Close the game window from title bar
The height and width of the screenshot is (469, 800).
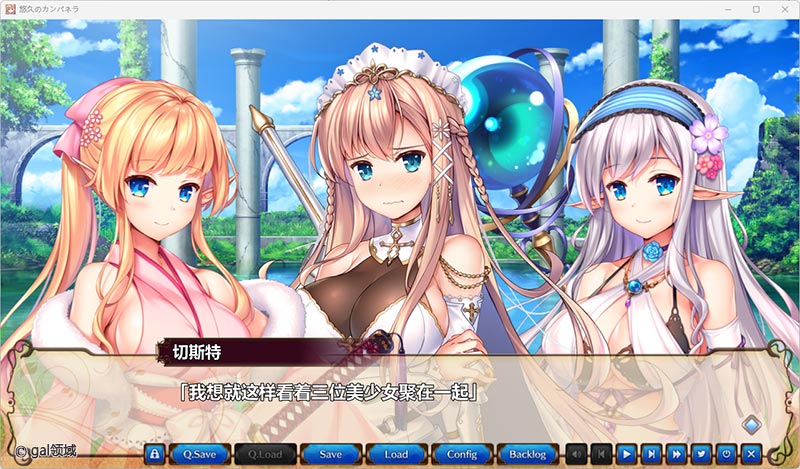pos(783,9)
